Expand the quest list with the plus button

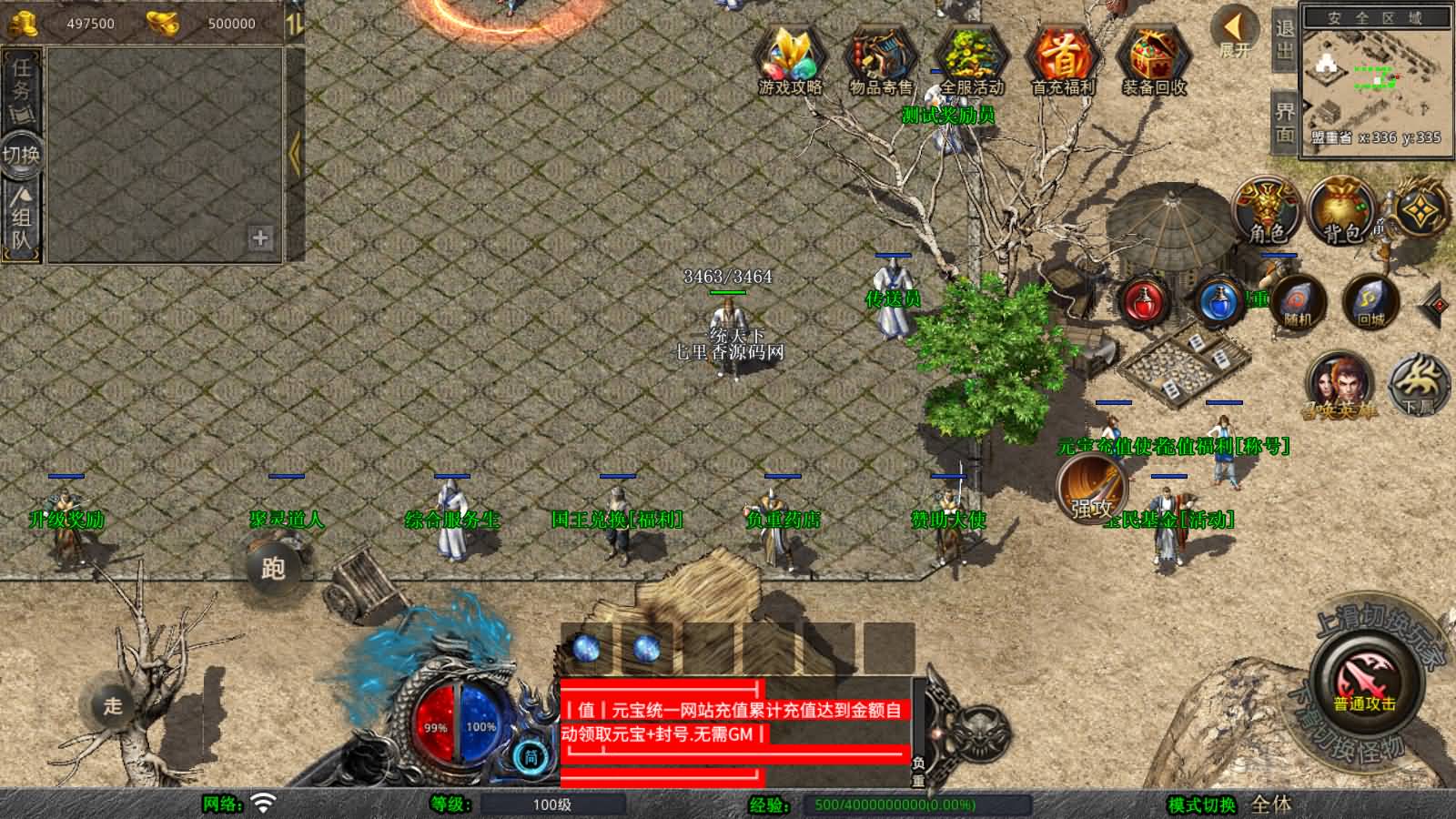click(259, 239)
